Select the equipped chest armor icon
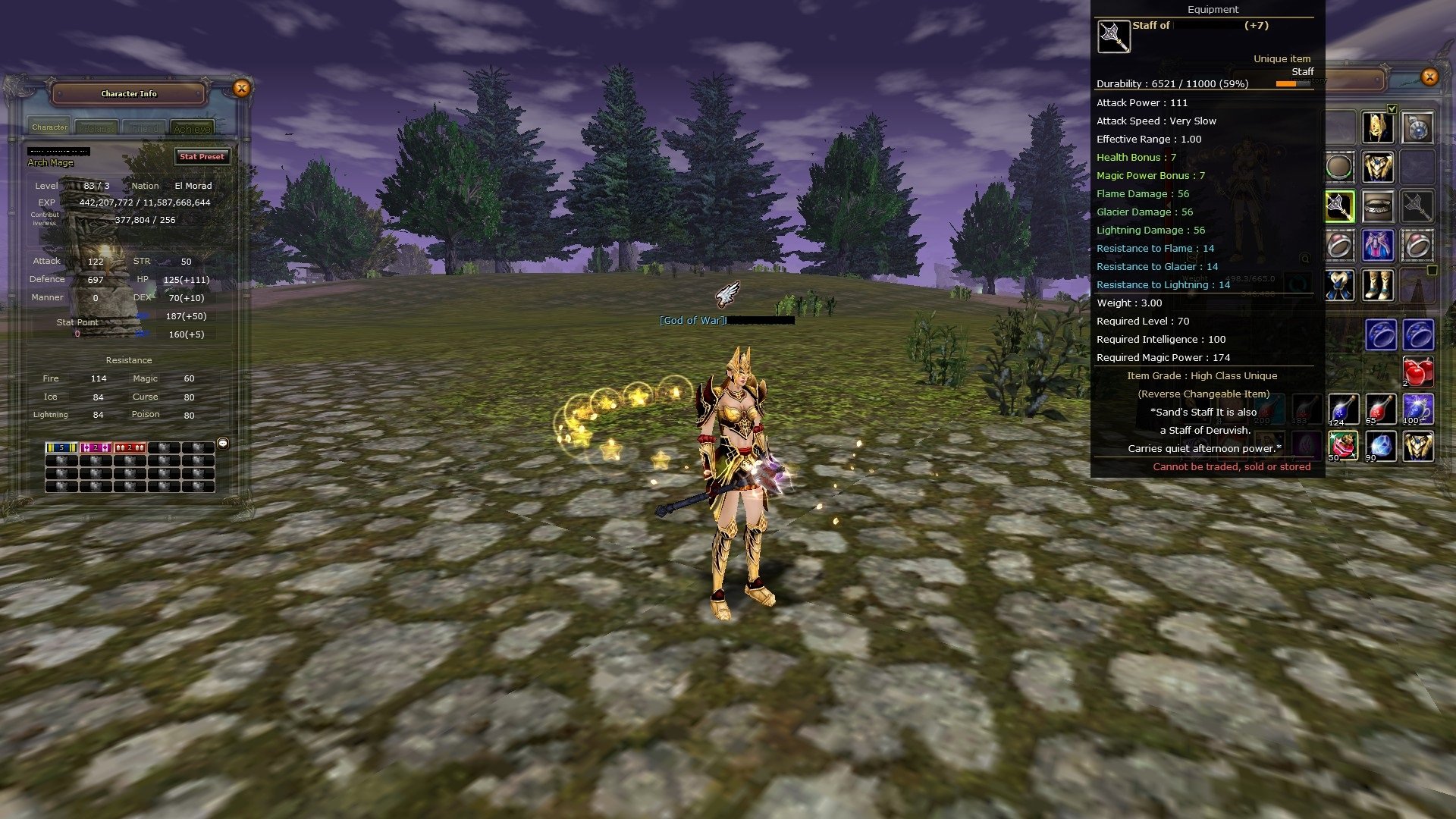Viewport: 1456px width, 819px height. pyautogui.click(x=1377, y=166)
